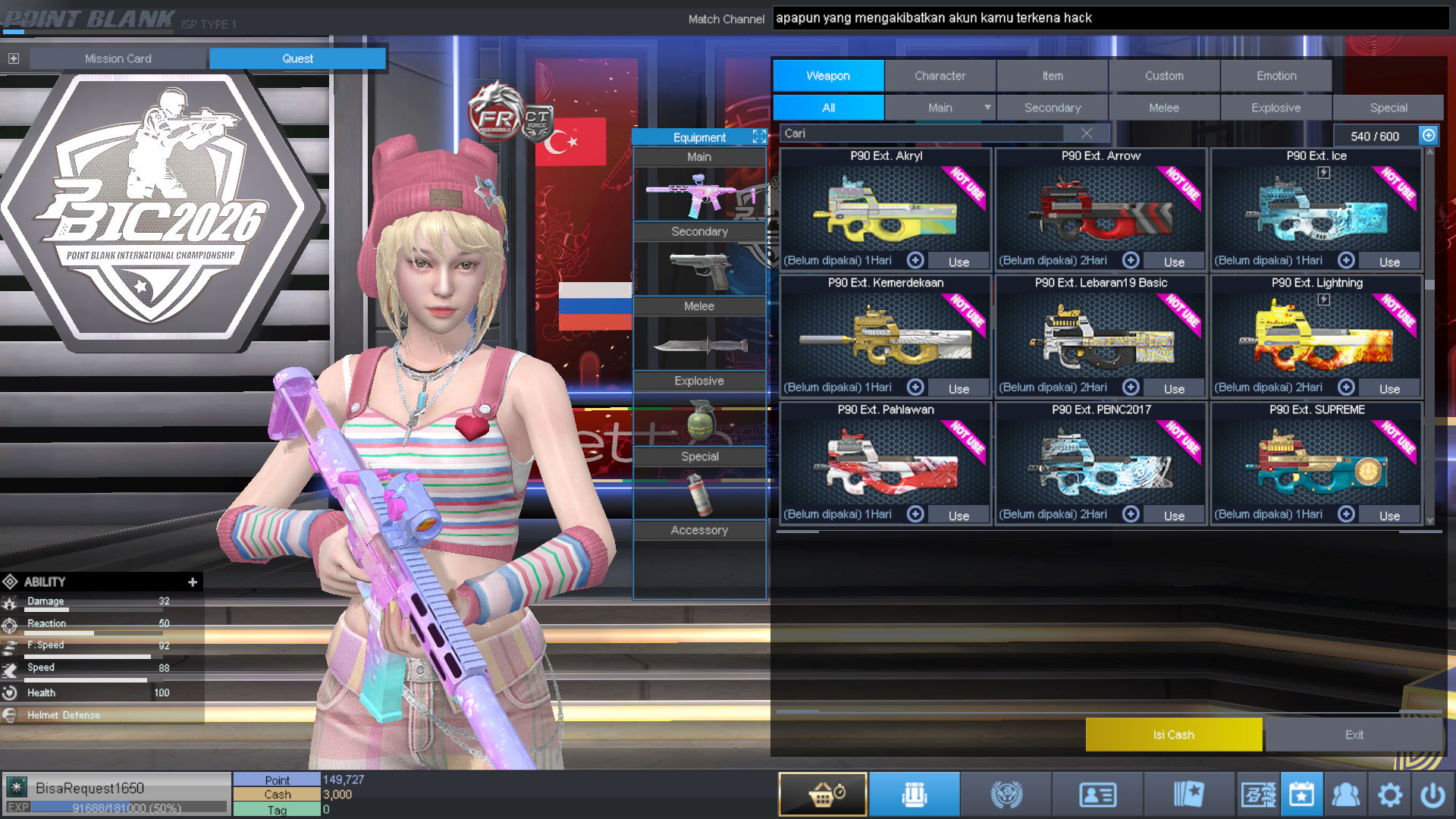This screenshot has width=1456, height=819.
Task: Open the Item inventory tab
Action: pos(1052,76)
